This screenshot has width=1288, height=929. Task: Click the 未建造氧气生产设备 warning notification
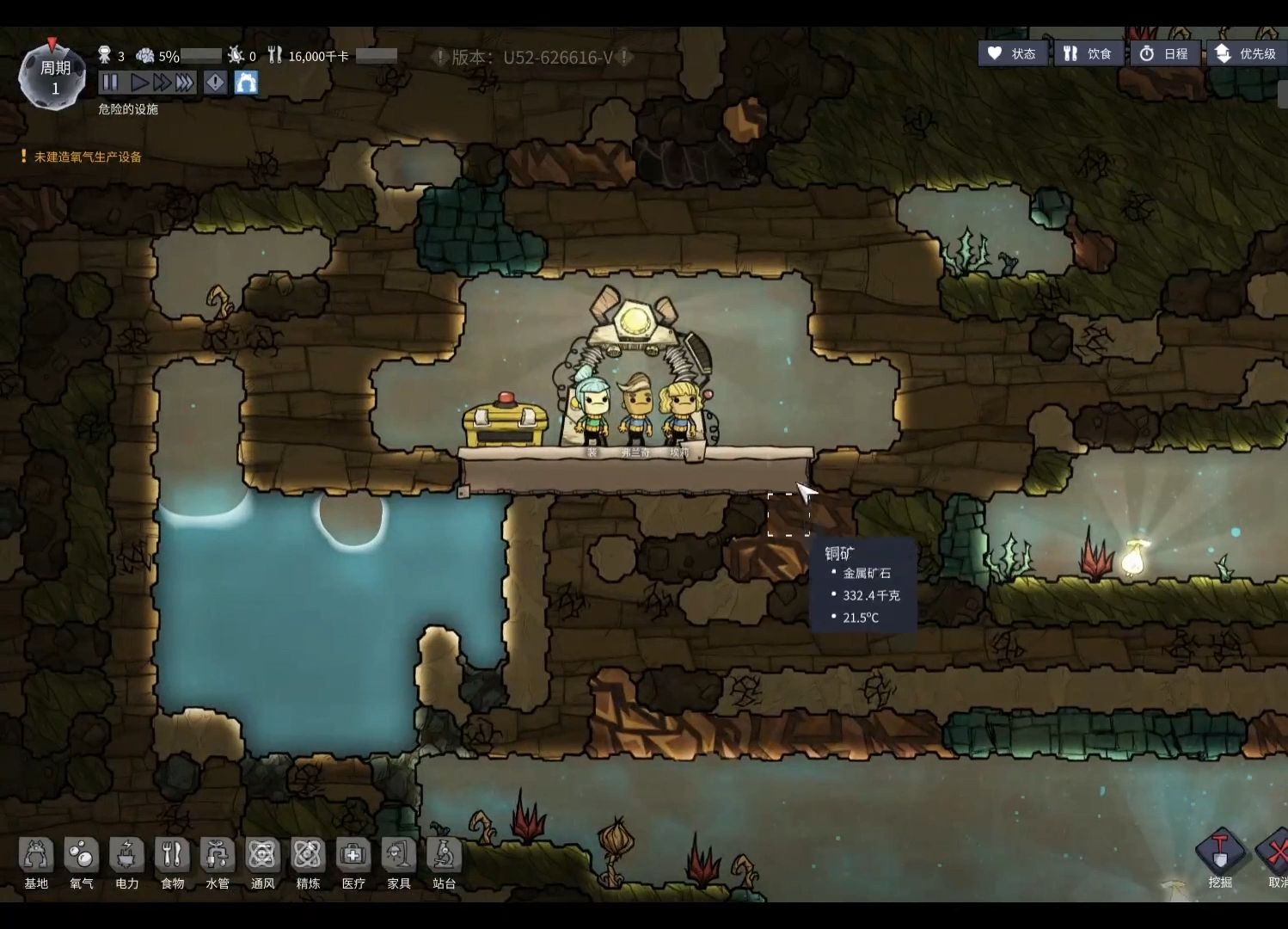coord(87,157)
